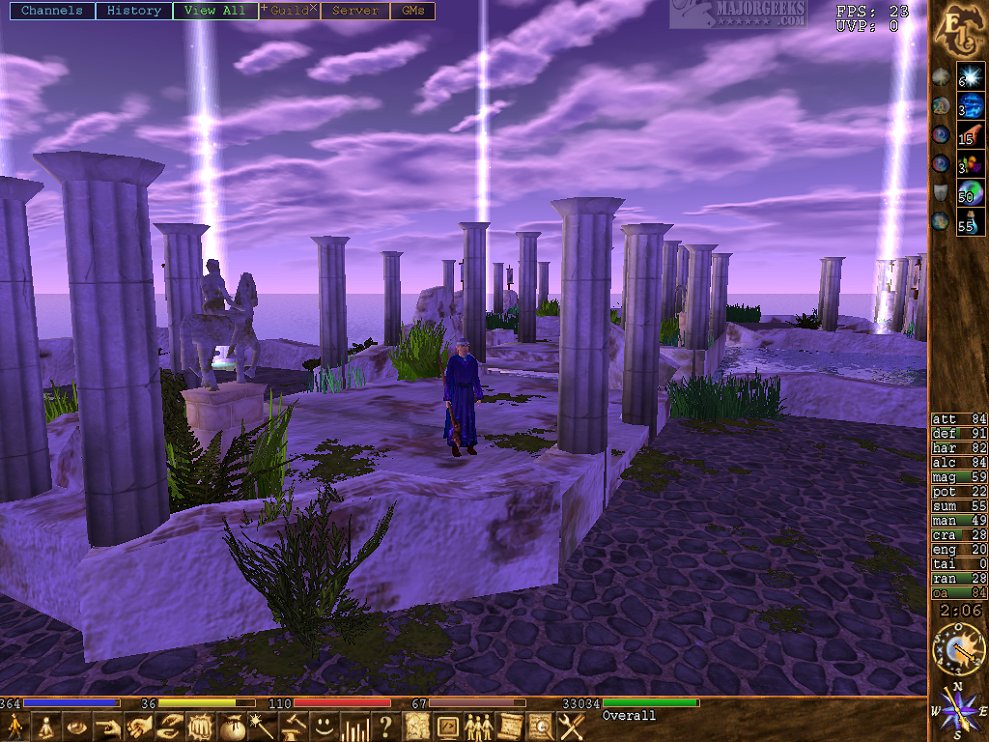Open the inventory sack icon
989x742 pixels.
pos(231,727)
